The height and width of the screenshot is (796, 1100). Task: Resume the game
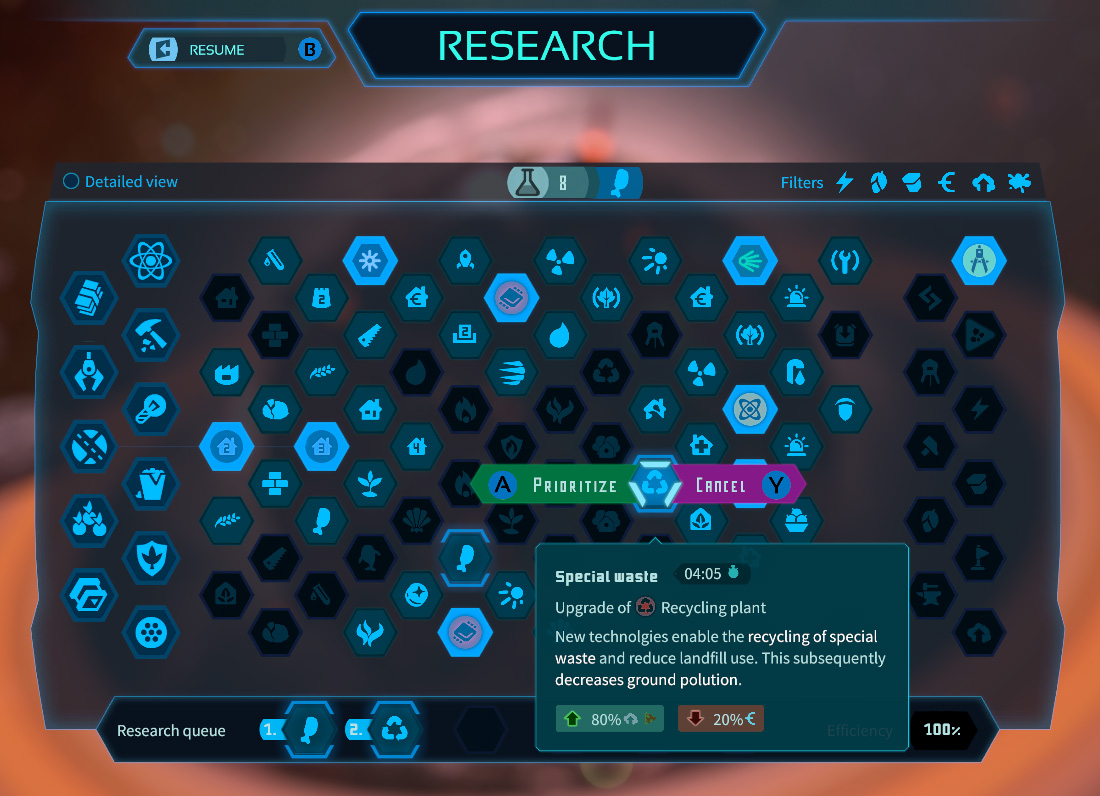(x=216, y=50)
